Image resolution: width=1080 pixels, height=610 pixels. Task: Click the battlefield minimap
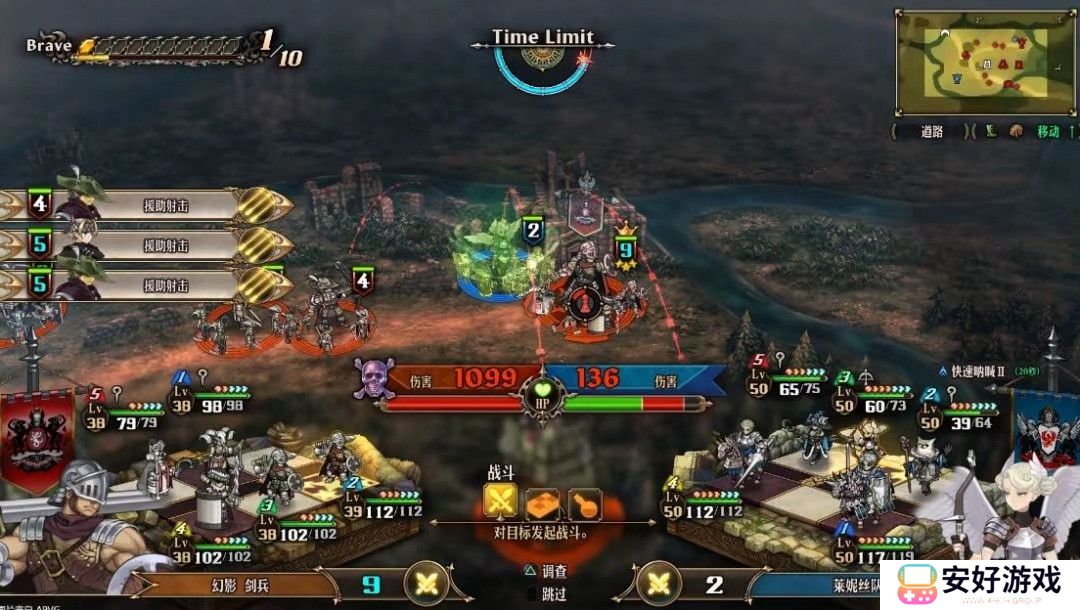pos(984,62)
